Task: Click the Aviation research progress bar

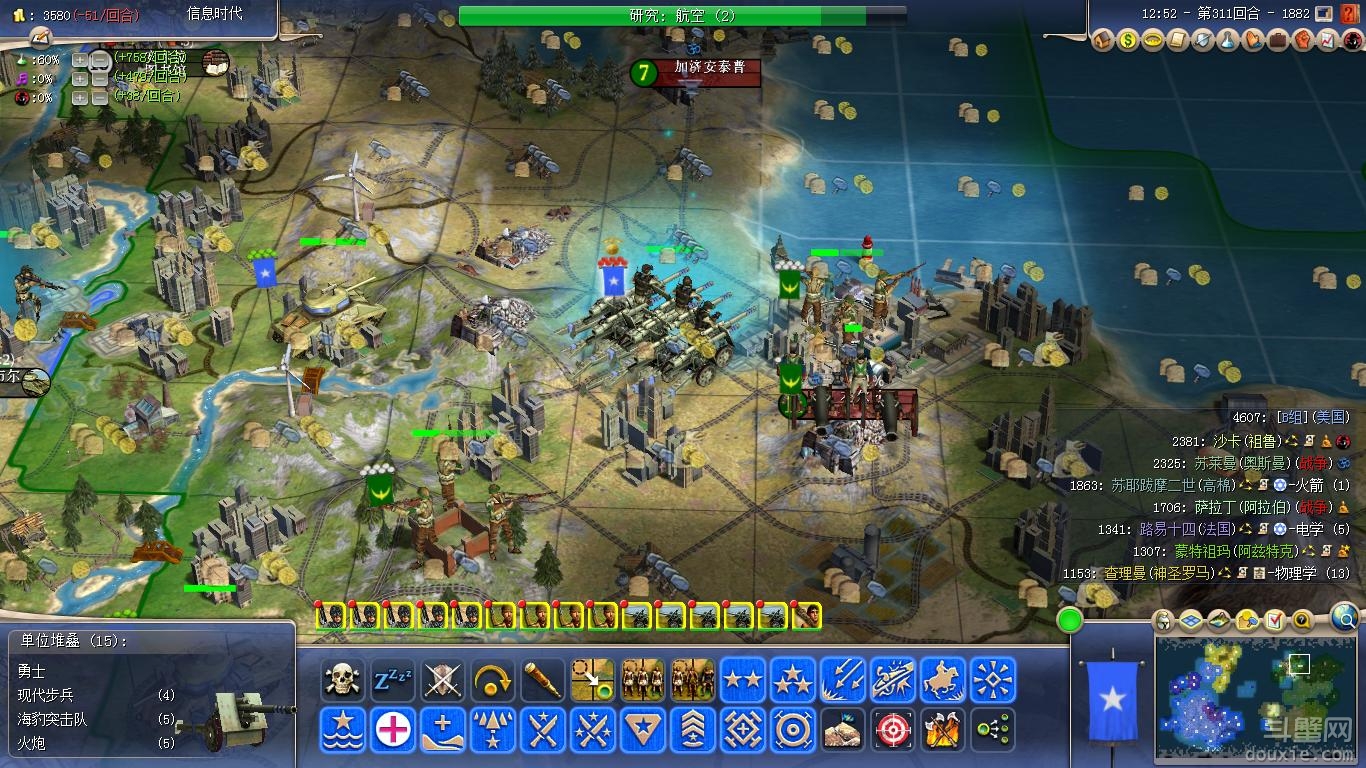Action: [682, 15]
